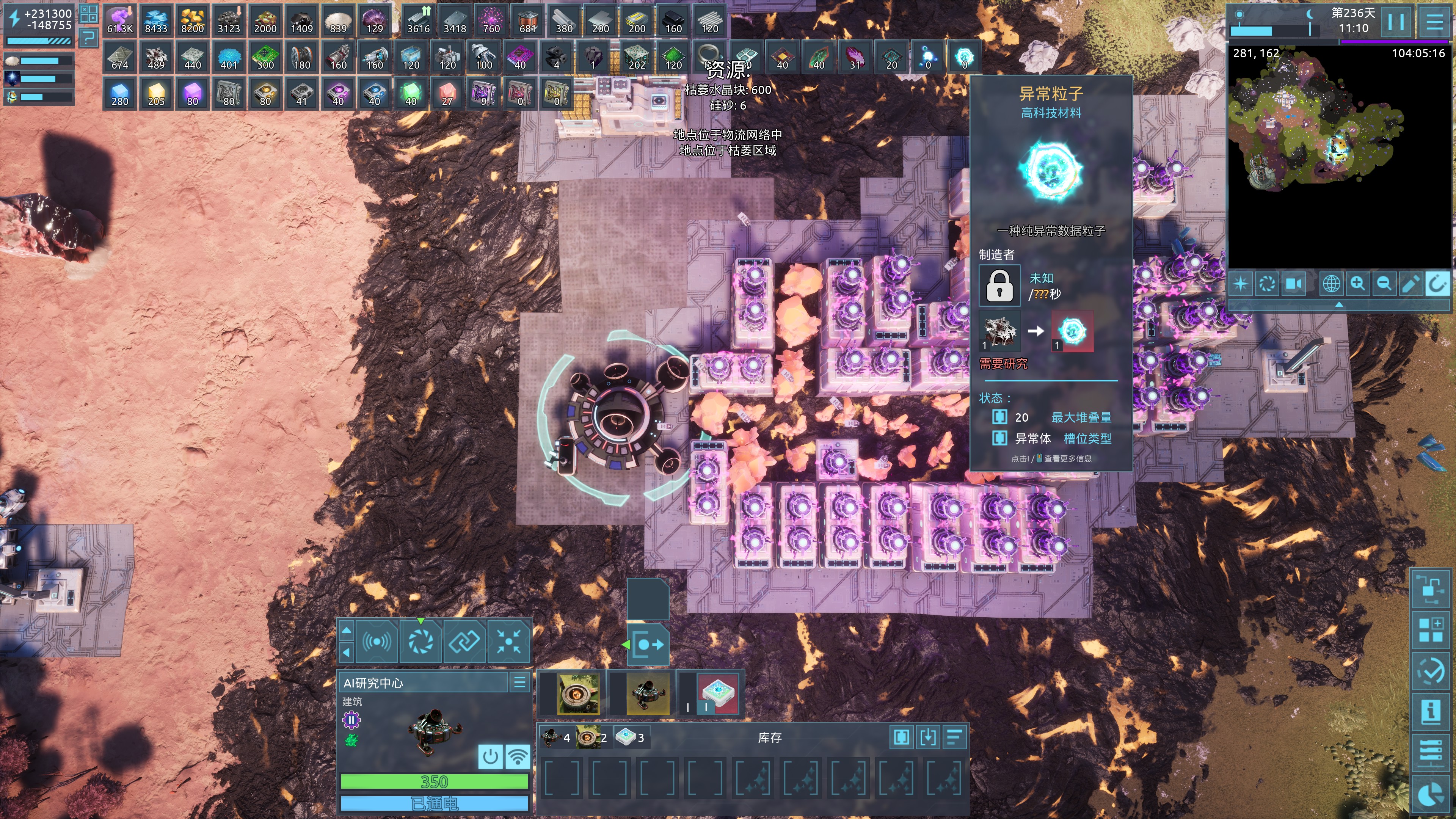Open the AI研究中心 panel options menu
Viewport: 1456px width, 819px height.
519,683
